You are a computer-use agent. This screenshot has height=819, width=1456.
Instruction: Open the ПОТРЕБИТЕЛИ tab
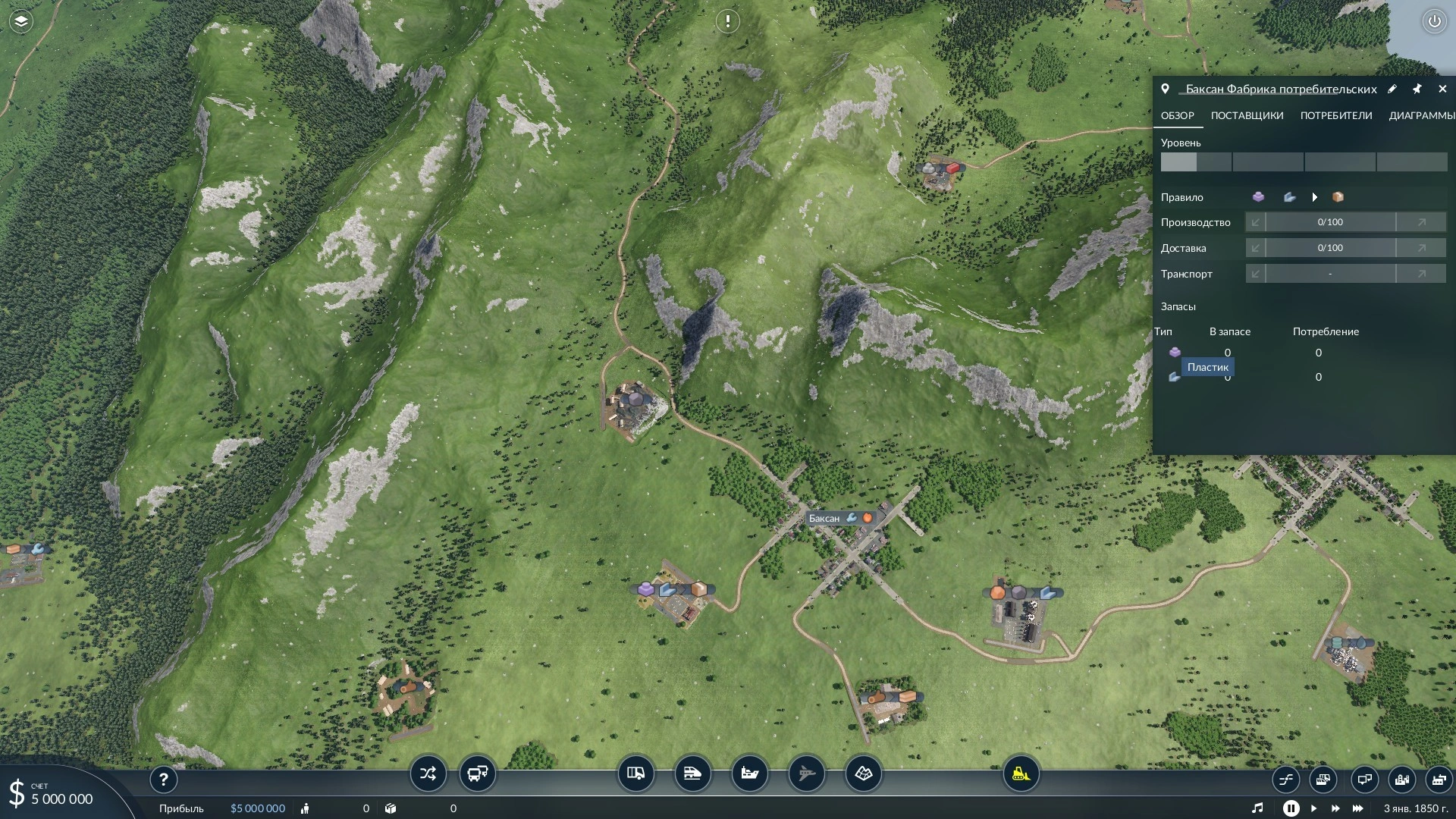point(1335,116)
